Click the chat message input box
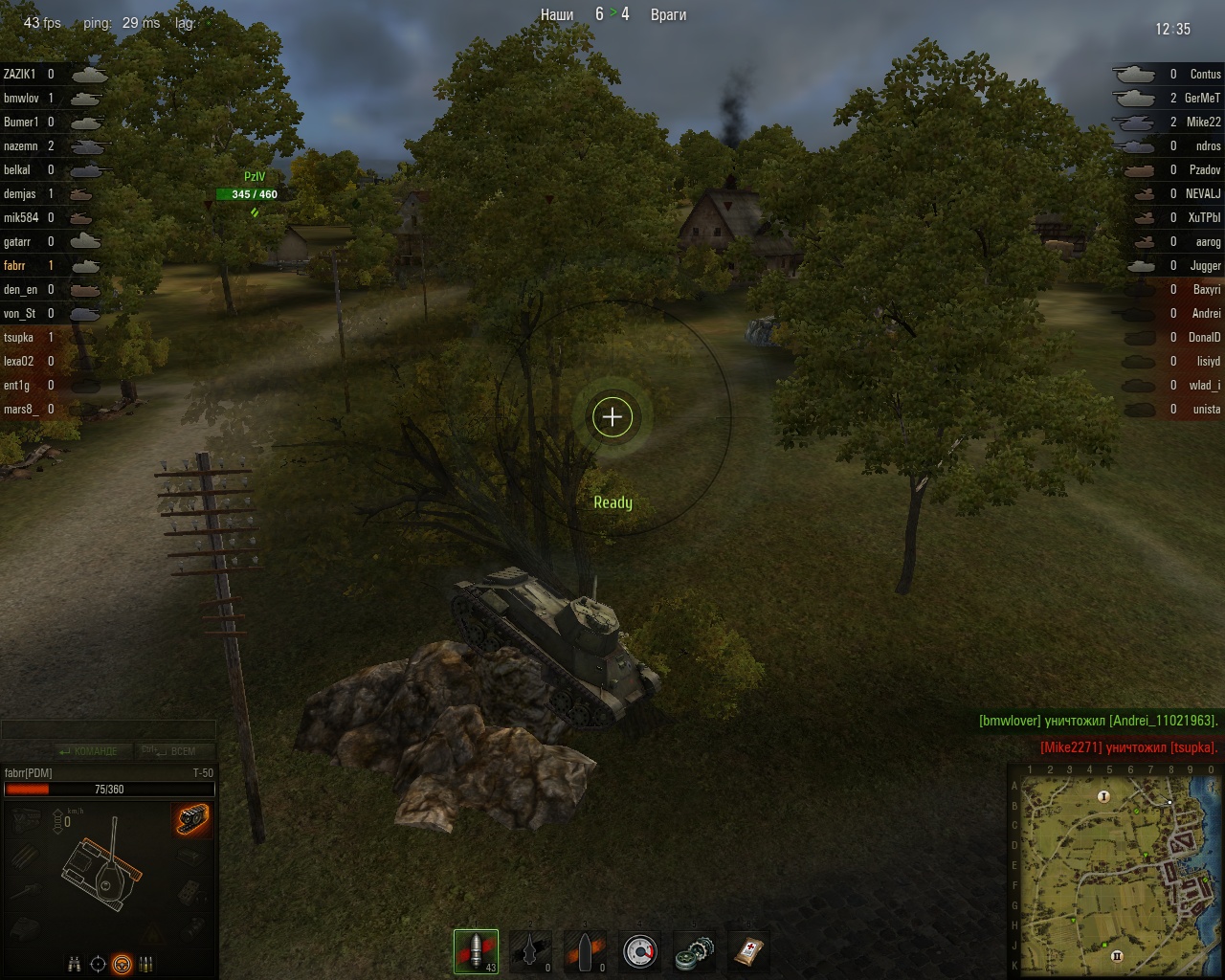 point(108,730)
